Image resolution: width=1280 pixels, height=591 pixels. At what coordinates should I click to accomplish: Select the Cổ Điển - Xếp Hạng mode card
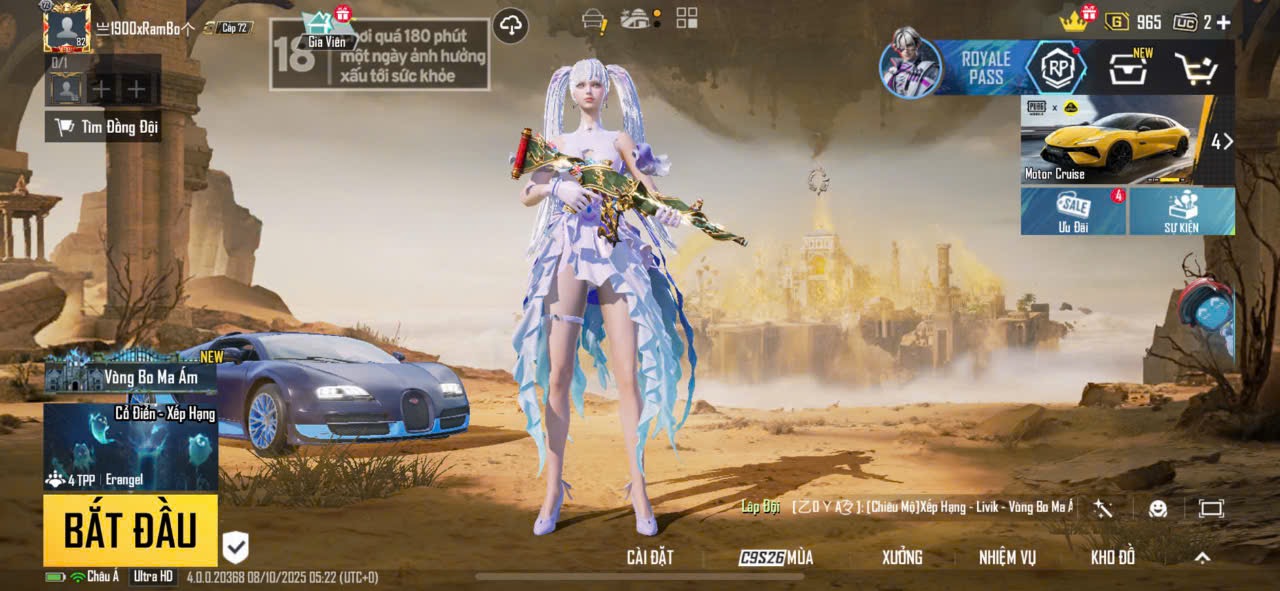pyautogui.click(x=130, y=445)
